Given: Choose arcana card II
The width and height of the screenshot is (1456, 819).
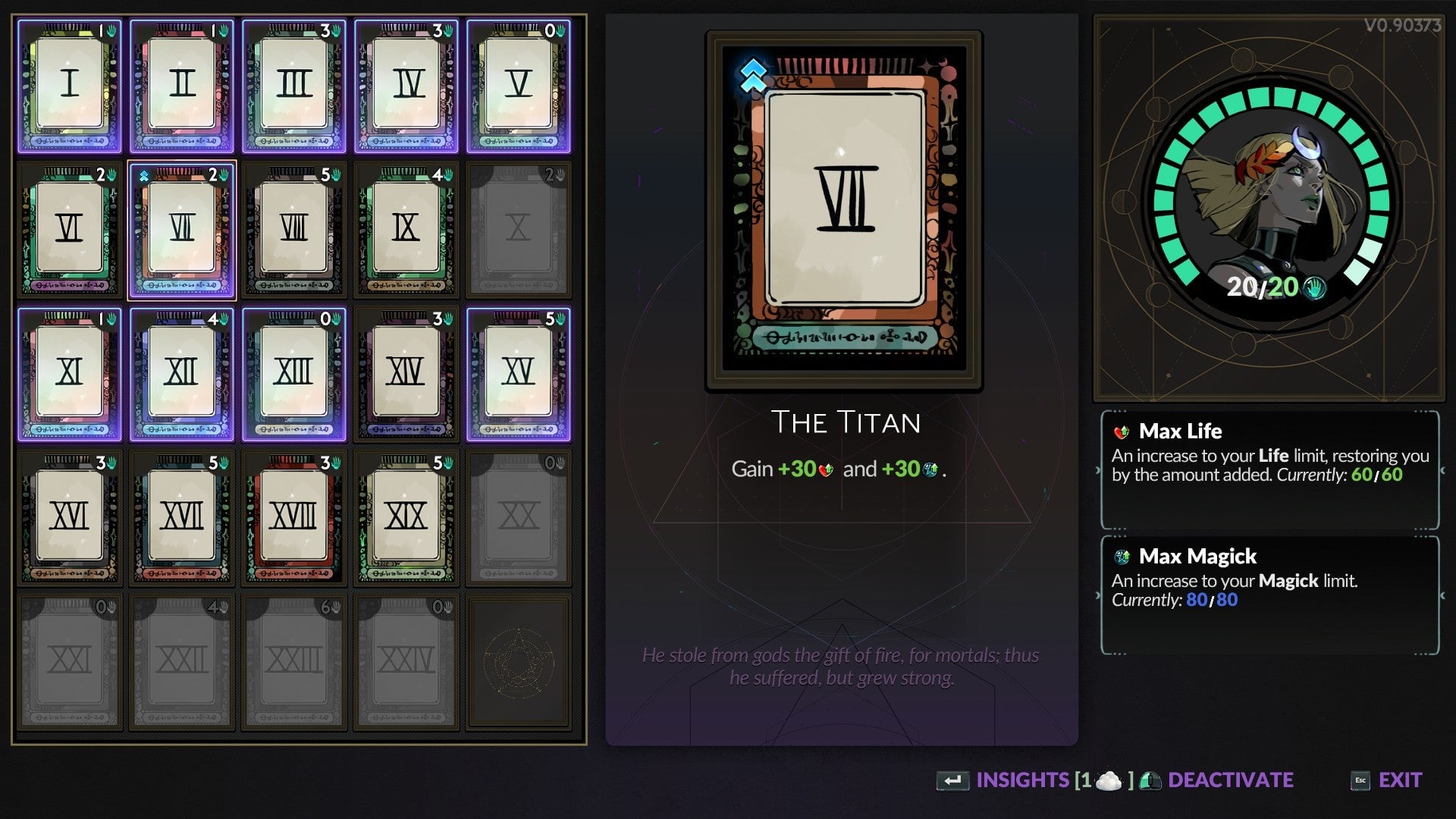Looking at the screenshot, I should (x=182, y=86).
